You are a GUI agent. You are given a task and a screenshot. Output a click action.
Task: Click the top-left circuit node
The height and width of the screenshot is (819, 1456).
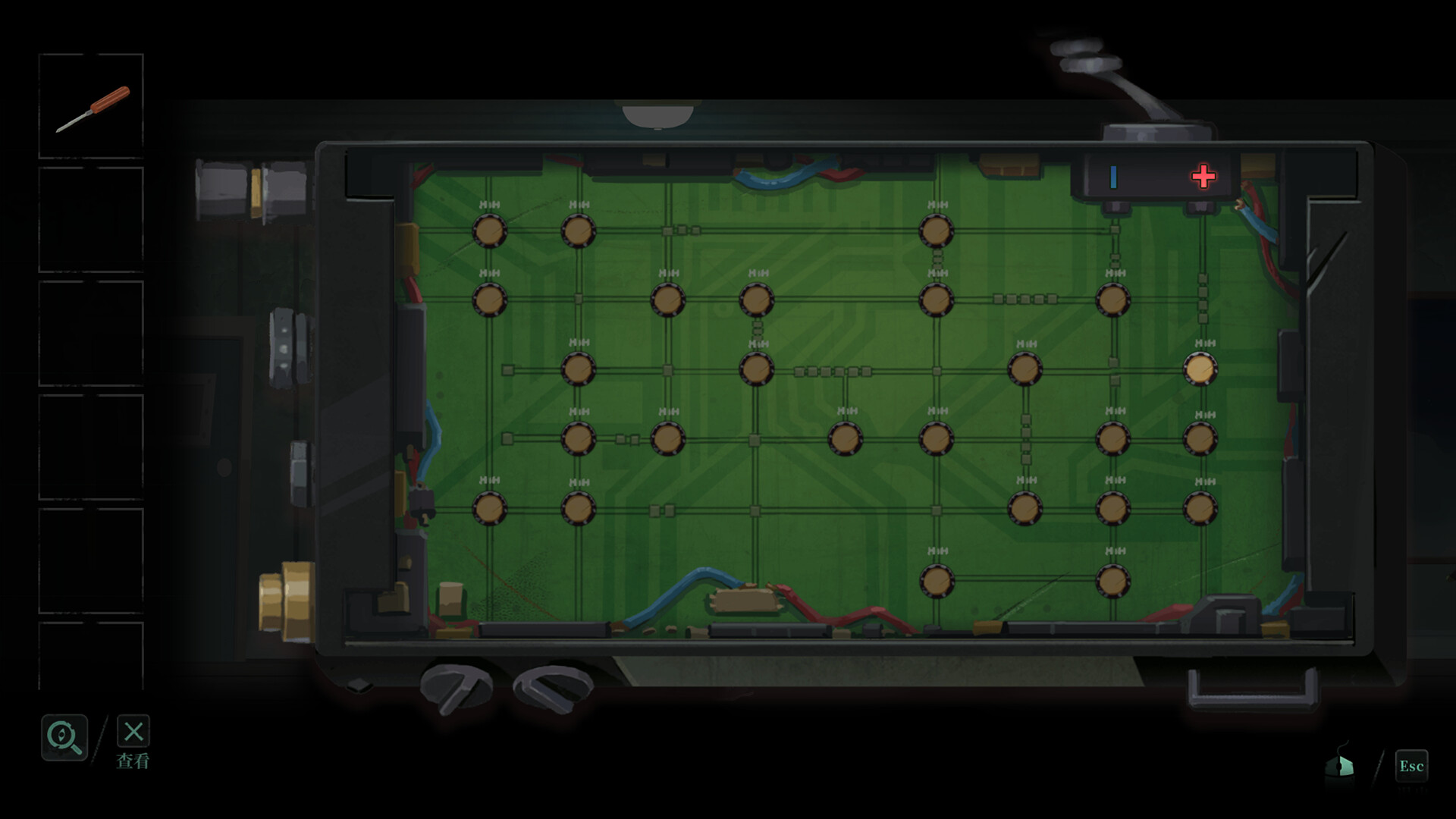[489, 231]
